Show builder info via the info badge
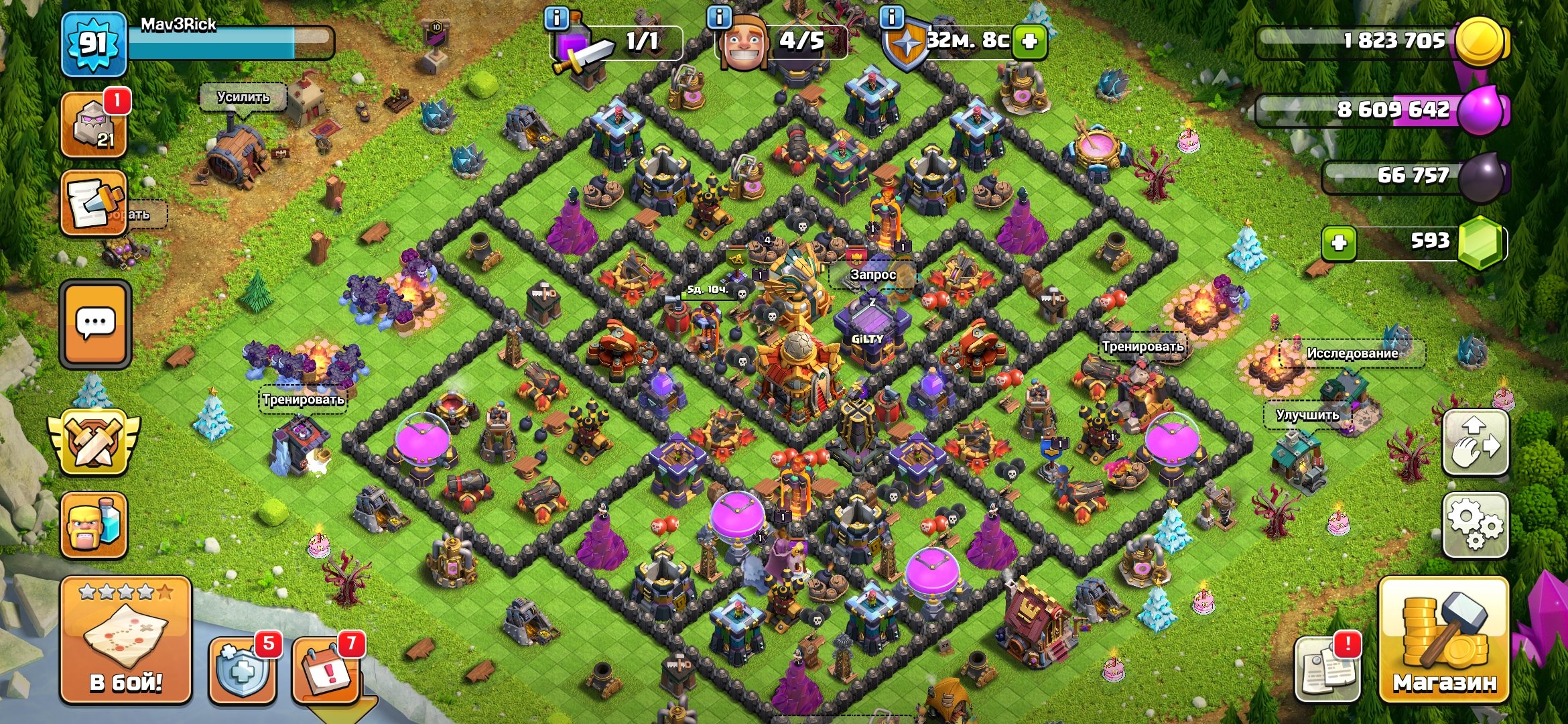The height and width of the screenshot is (724, 1568). [720, 17]
